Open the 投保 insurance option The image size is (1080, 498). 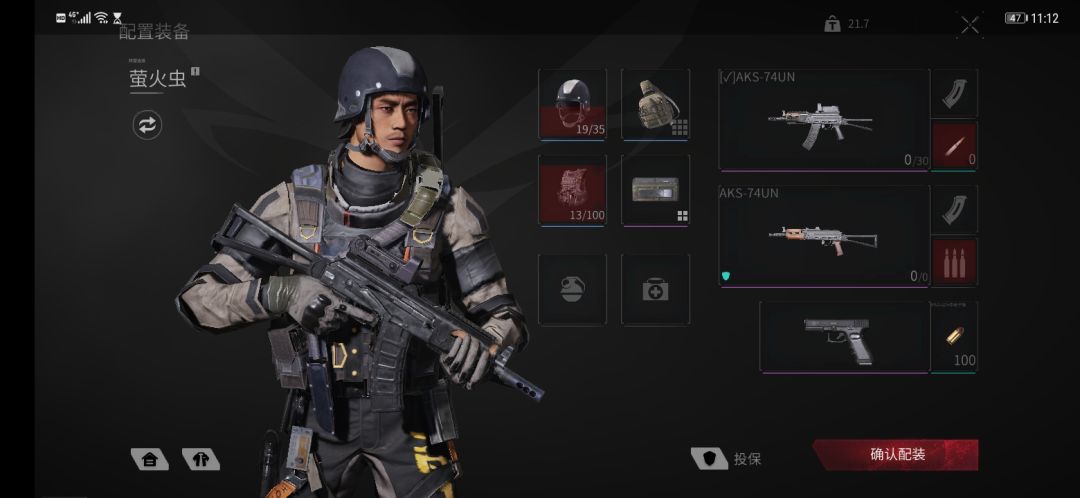(727, 459)
